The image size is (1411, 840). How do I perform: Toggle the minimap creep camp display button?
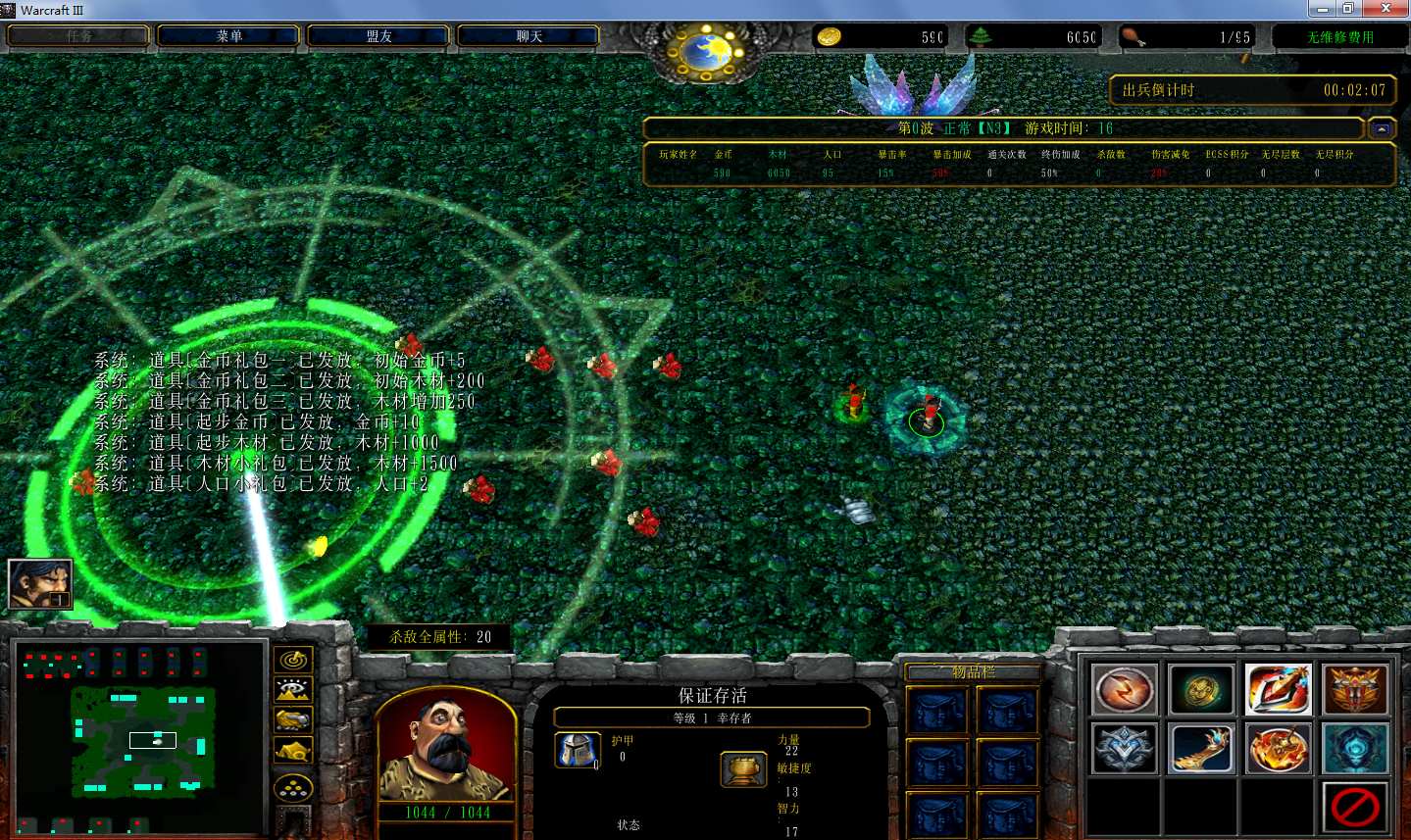pyautogui.click(x=292, y=752)
